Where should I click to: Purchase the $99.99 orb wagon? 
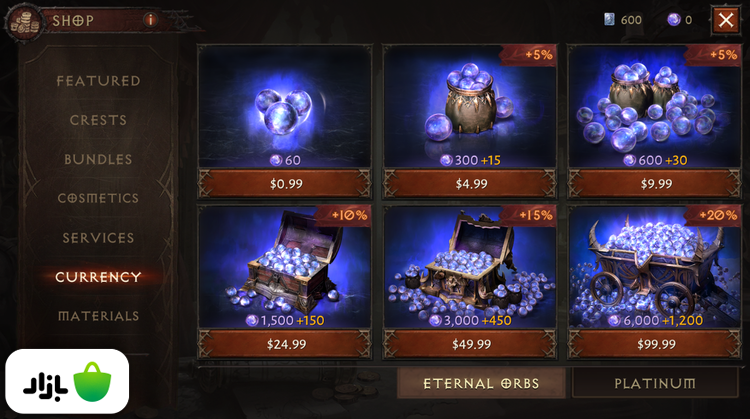point(656,344)
